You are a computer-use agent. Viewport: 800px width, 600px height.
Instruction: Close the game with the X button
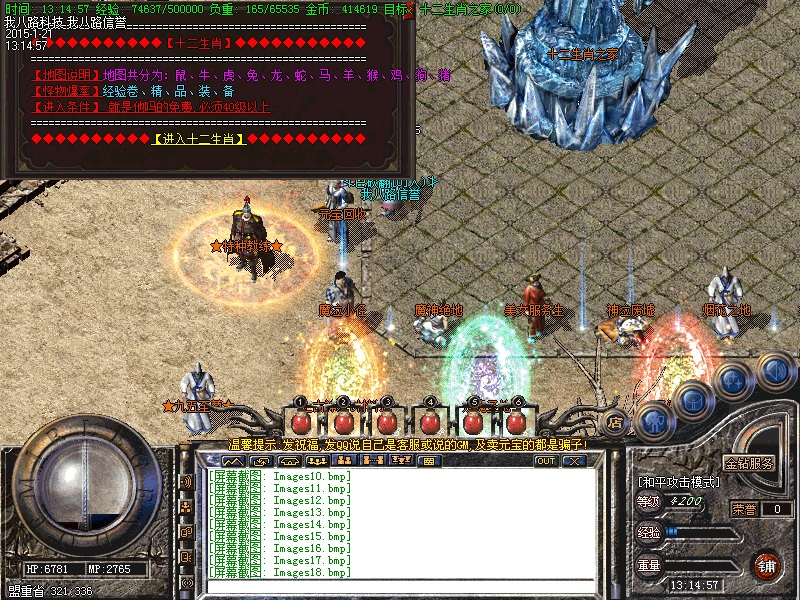573,461
